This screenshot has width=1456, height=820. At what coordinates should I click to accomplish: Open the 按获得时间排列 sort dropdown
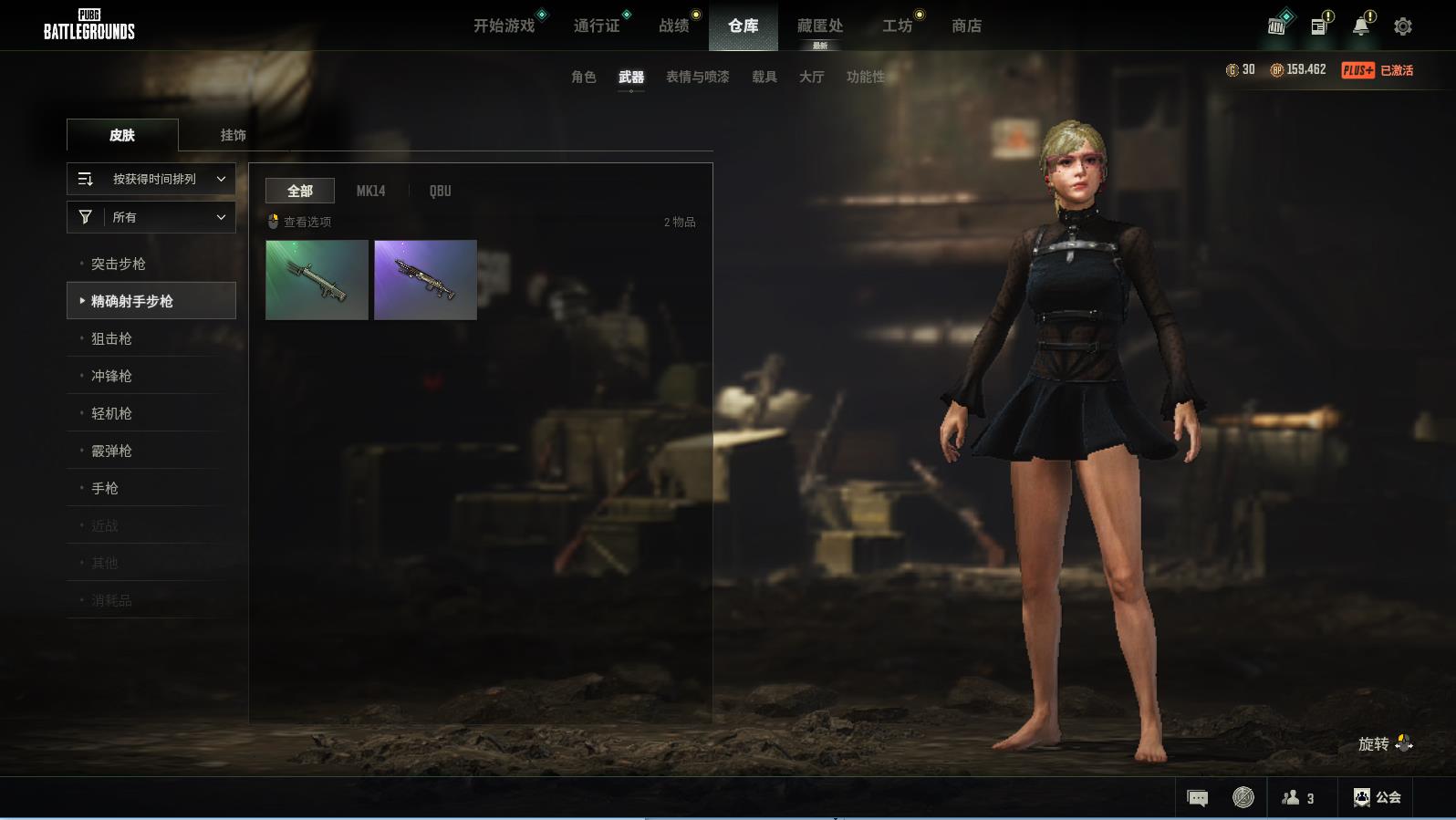tap(151, 179)
